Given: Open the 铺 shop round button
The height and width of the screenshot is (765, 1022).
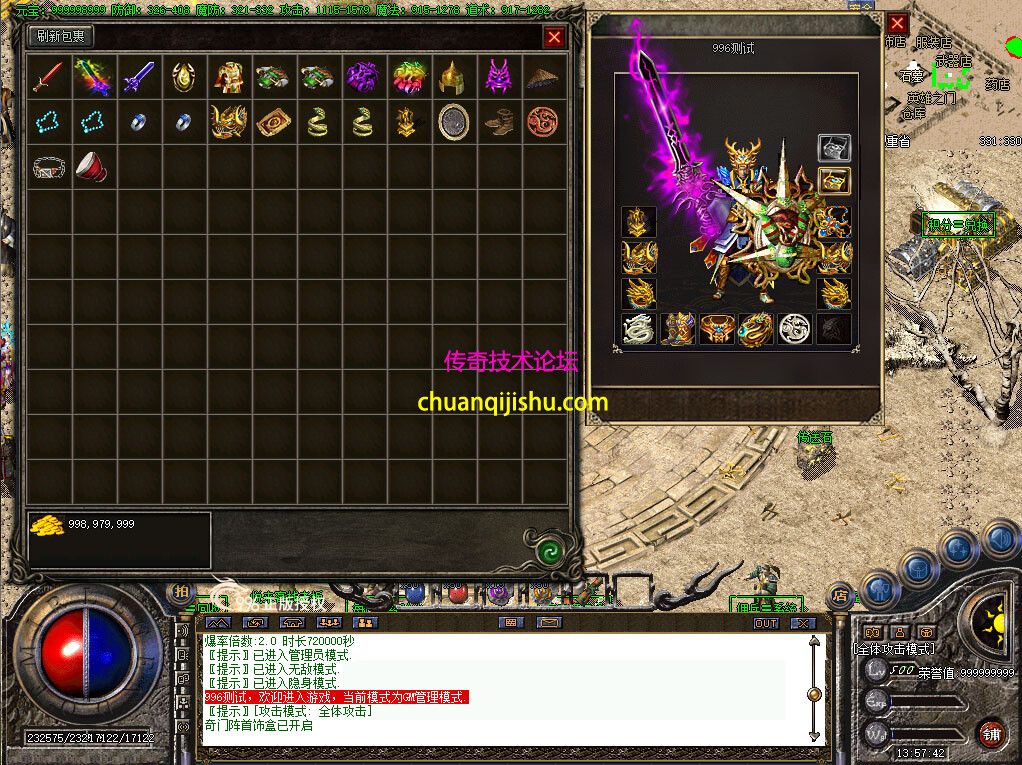Looking at the screenshot, I should click(x=991, y=734).
